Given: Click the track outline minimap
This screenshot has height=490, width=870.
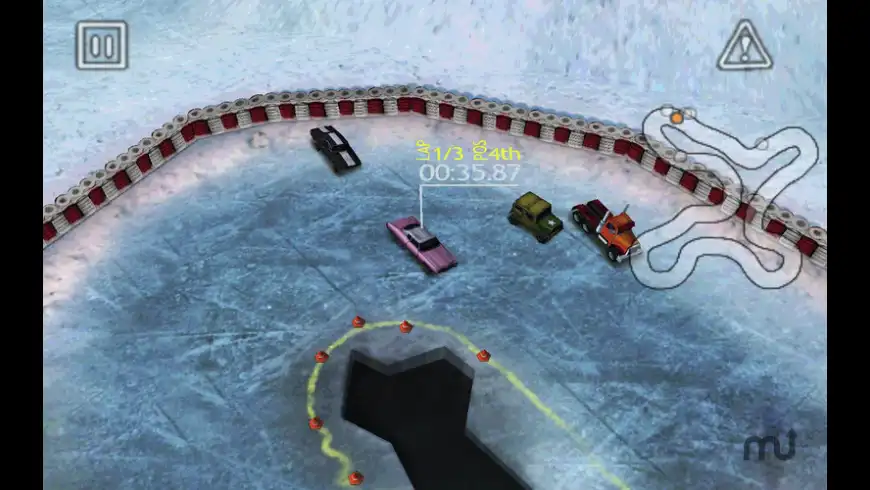Looking at the screenshot, I should (x=731, y=190).
